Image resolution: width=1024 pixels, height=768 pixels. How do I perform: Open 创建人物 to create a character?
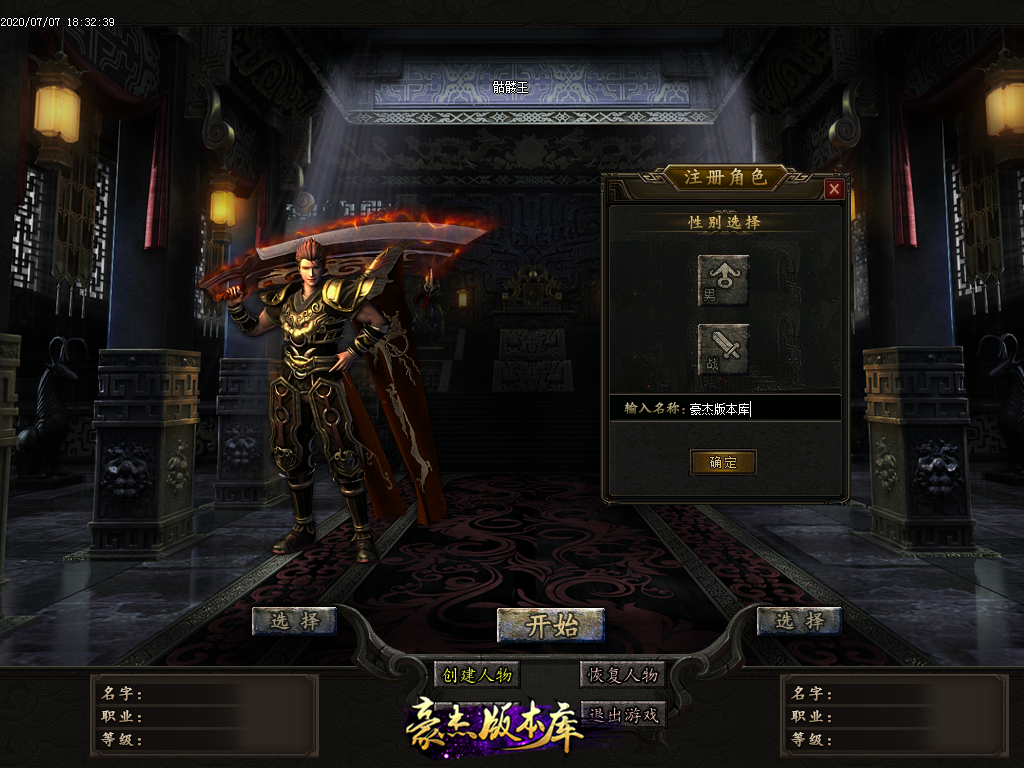coord(477,675)
